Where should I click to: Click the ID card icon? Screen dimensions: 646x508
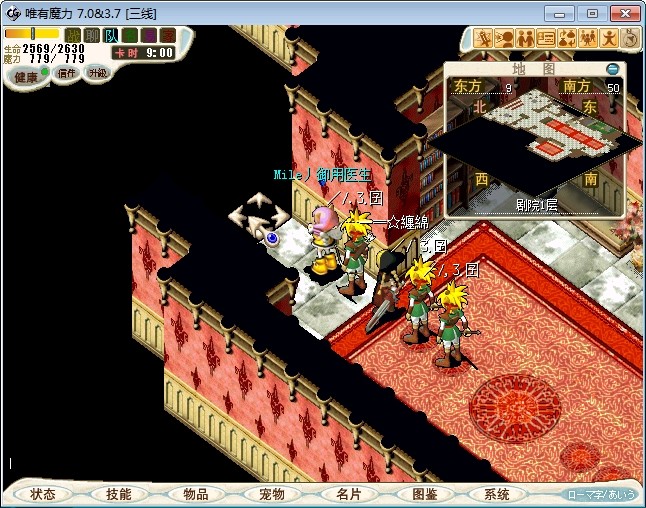coord(546,38)
